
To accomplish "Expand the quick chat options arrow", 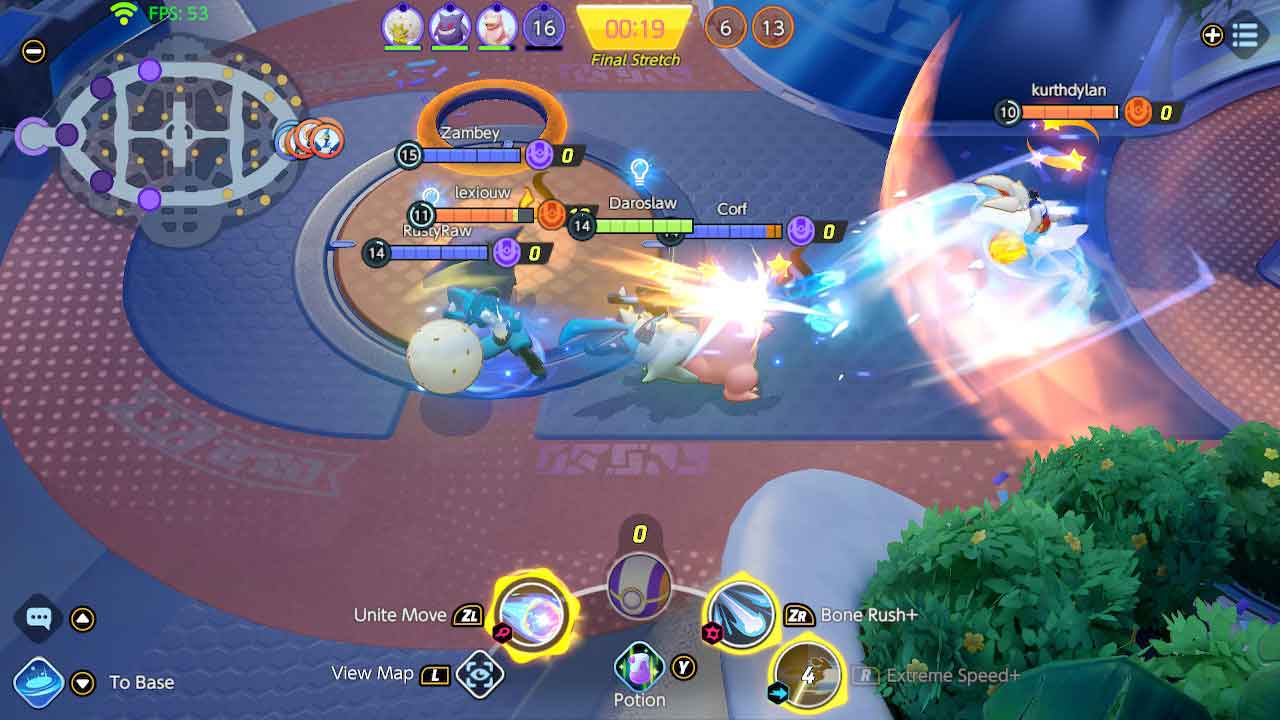I will click(x=82, y=620).
